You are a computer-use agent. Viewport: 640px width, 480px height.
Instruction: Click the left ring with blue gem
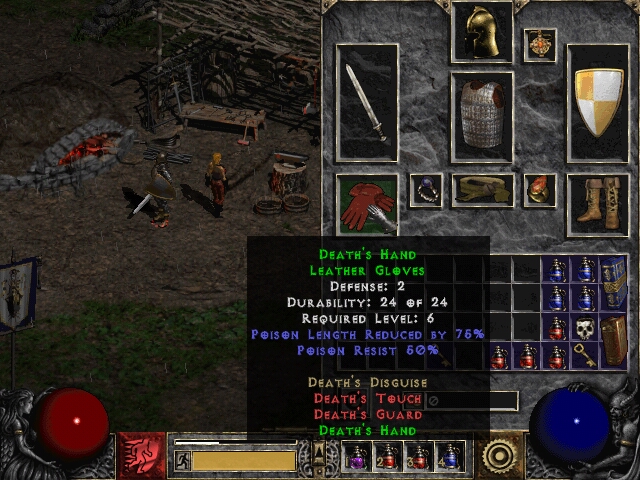click(x=426, y=189)
